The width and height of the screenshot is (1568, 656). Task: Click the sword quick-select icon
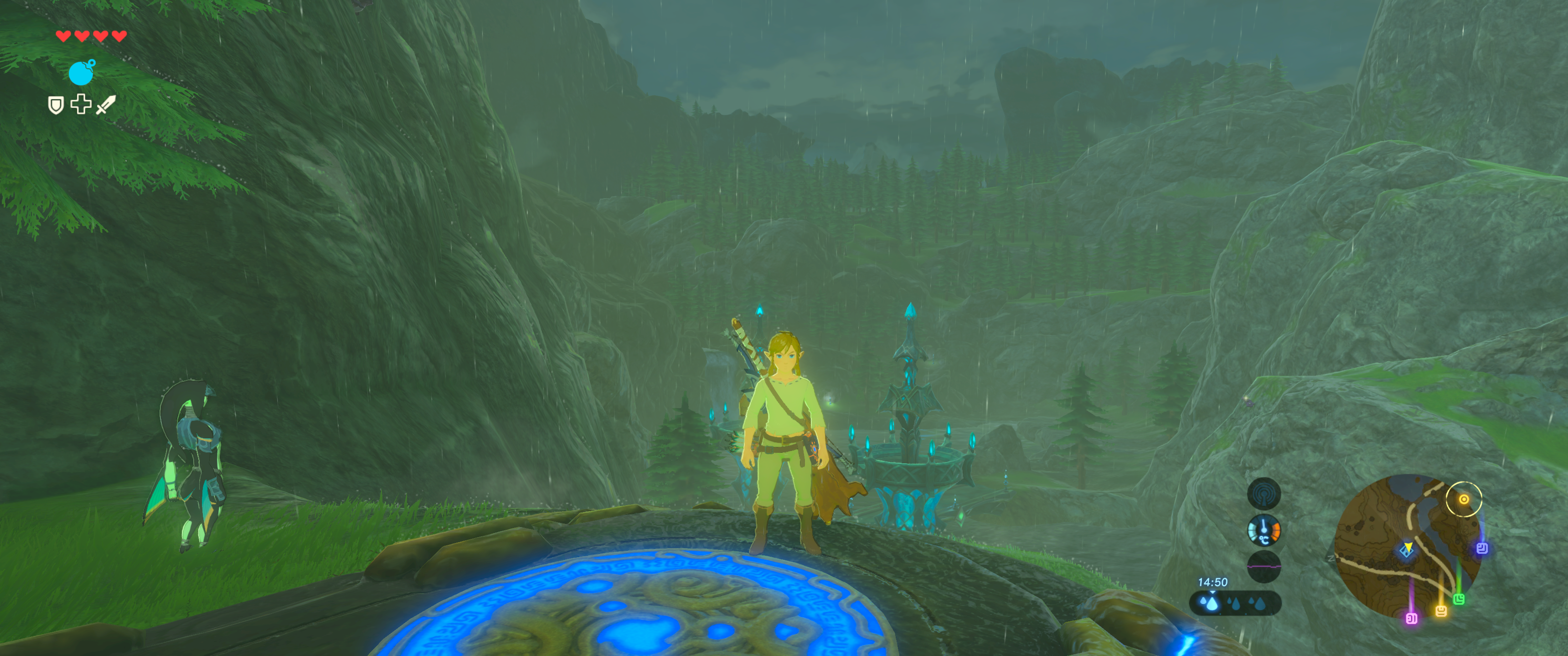click(x=106, y=105)
